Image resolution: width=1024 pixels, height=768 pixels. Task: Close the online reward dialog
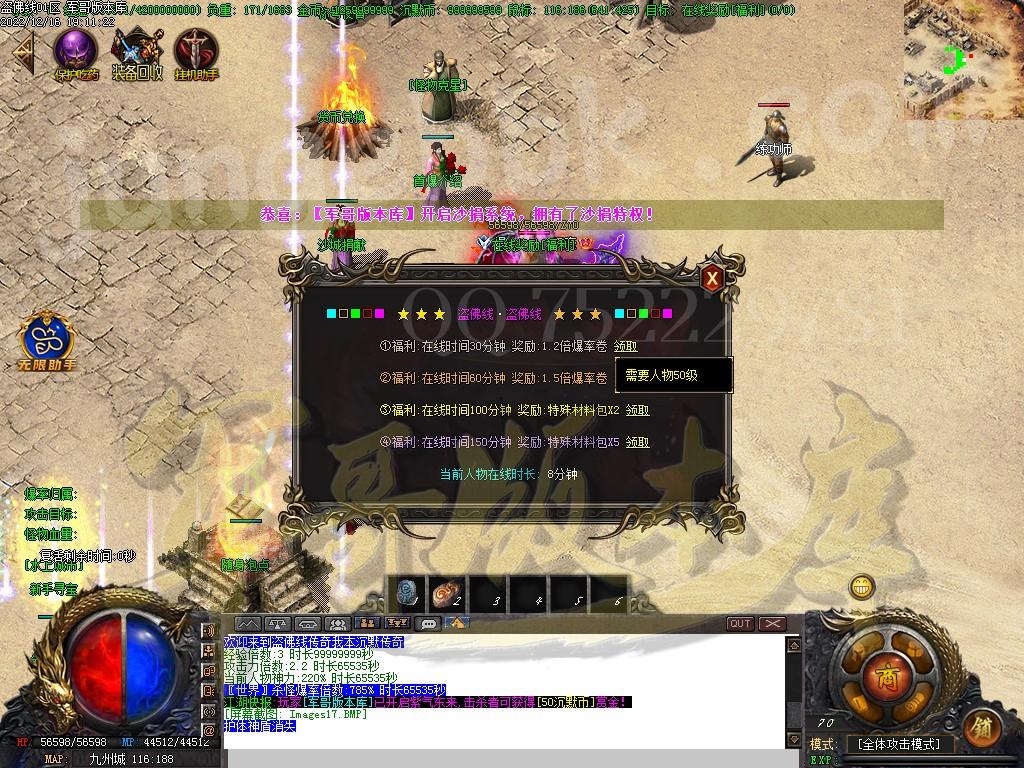click(x=711, y=278)
